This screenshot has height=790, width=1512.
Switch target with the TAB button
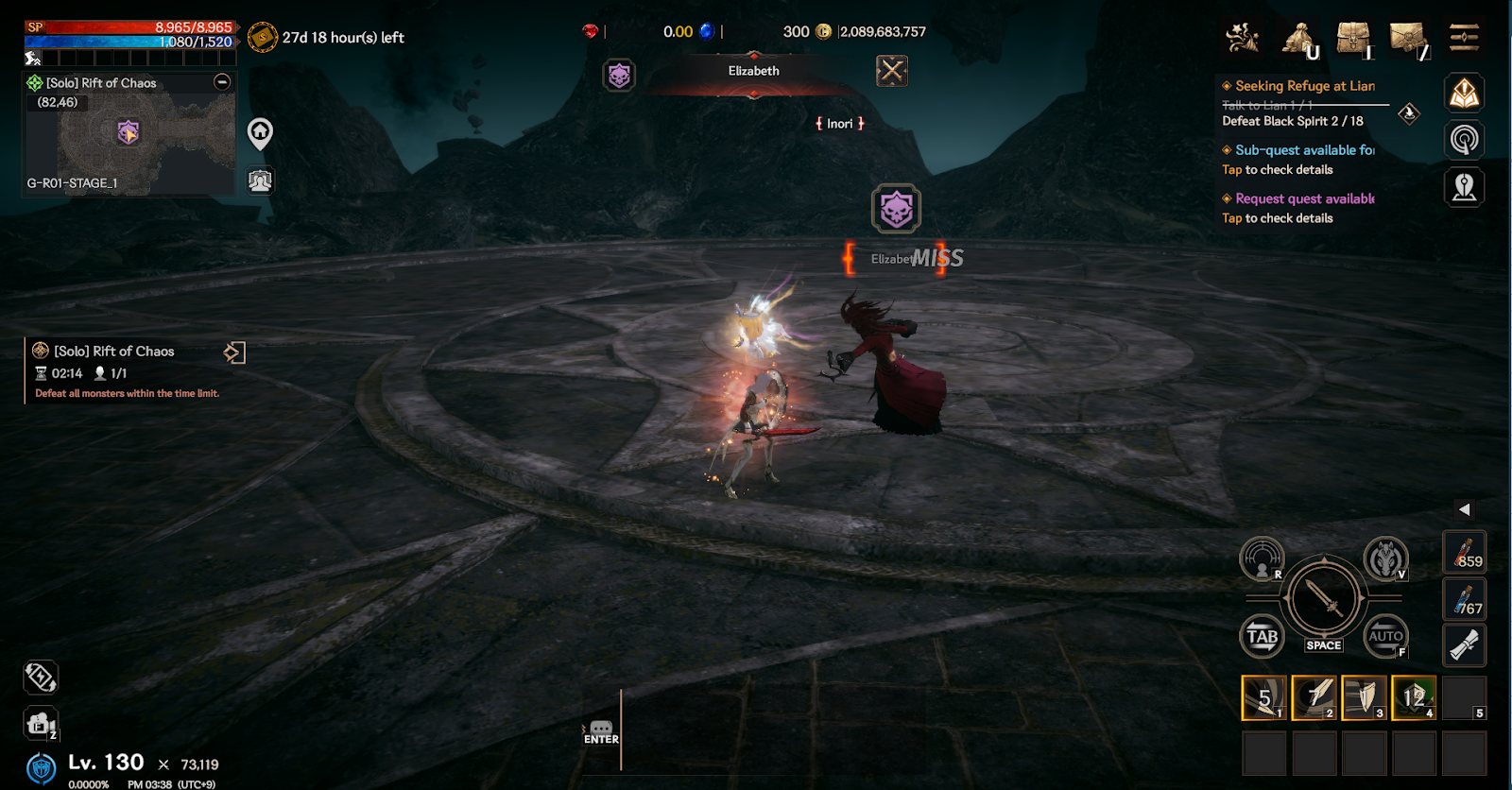1262,636
